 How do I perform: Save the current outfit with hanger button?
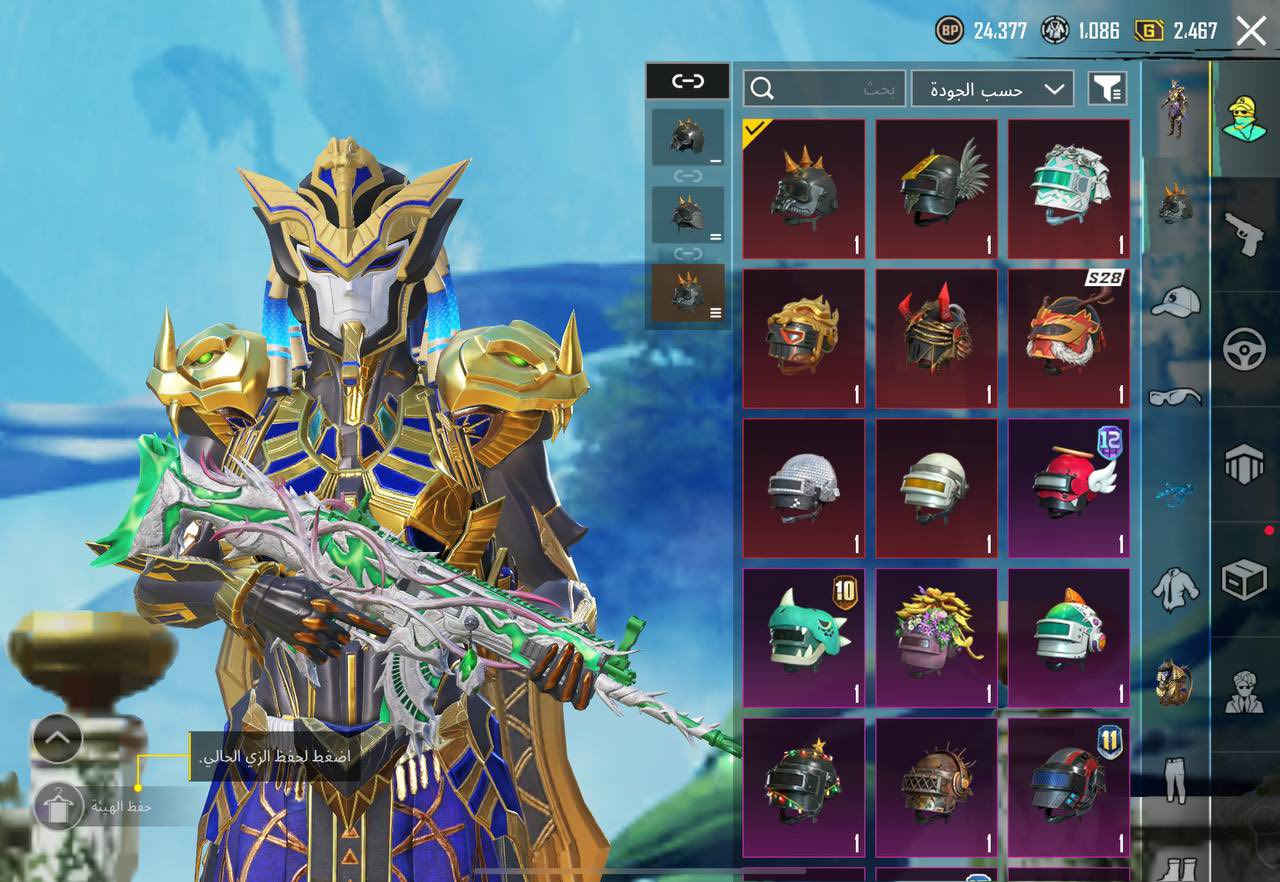click(x=58, y=806)
